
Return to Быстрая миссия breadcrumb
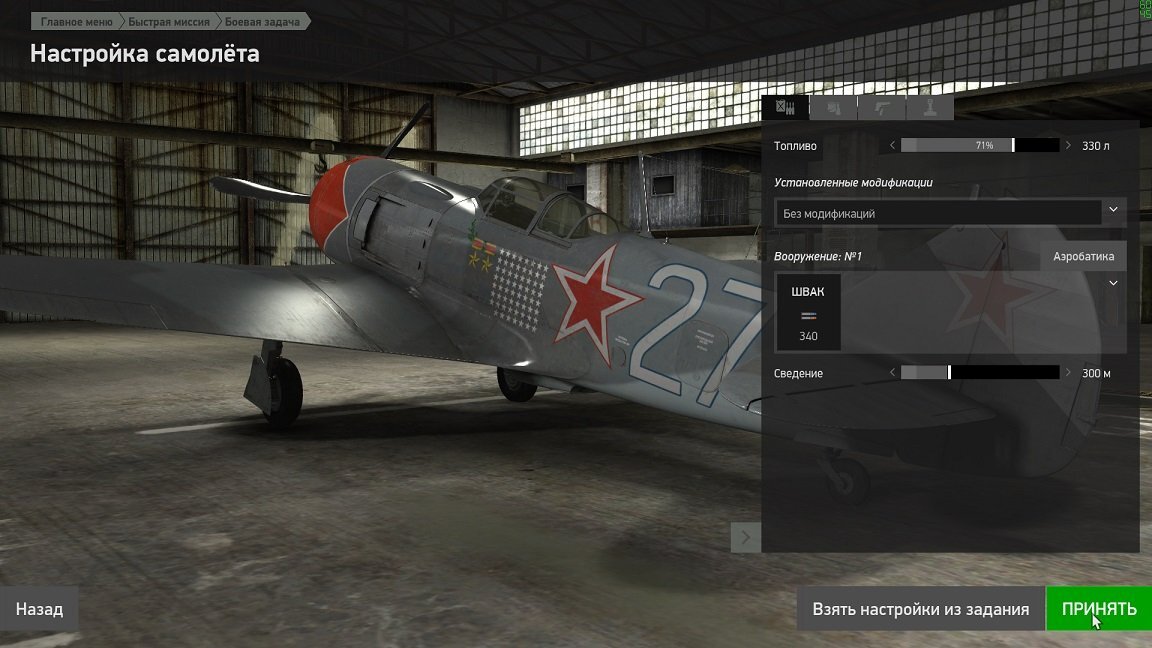click(x=168, y=21)
